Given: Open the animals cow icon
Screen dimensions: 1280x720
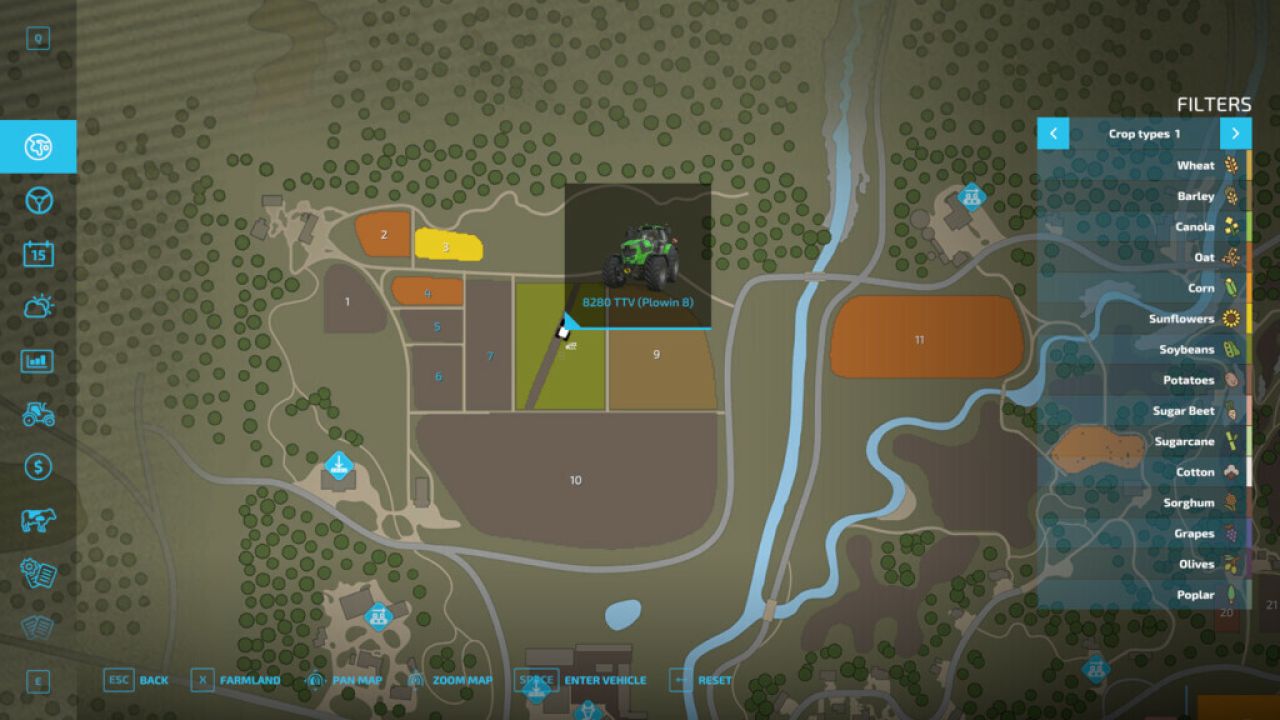Looking at the screenshot, I should (x=37, y=518).
